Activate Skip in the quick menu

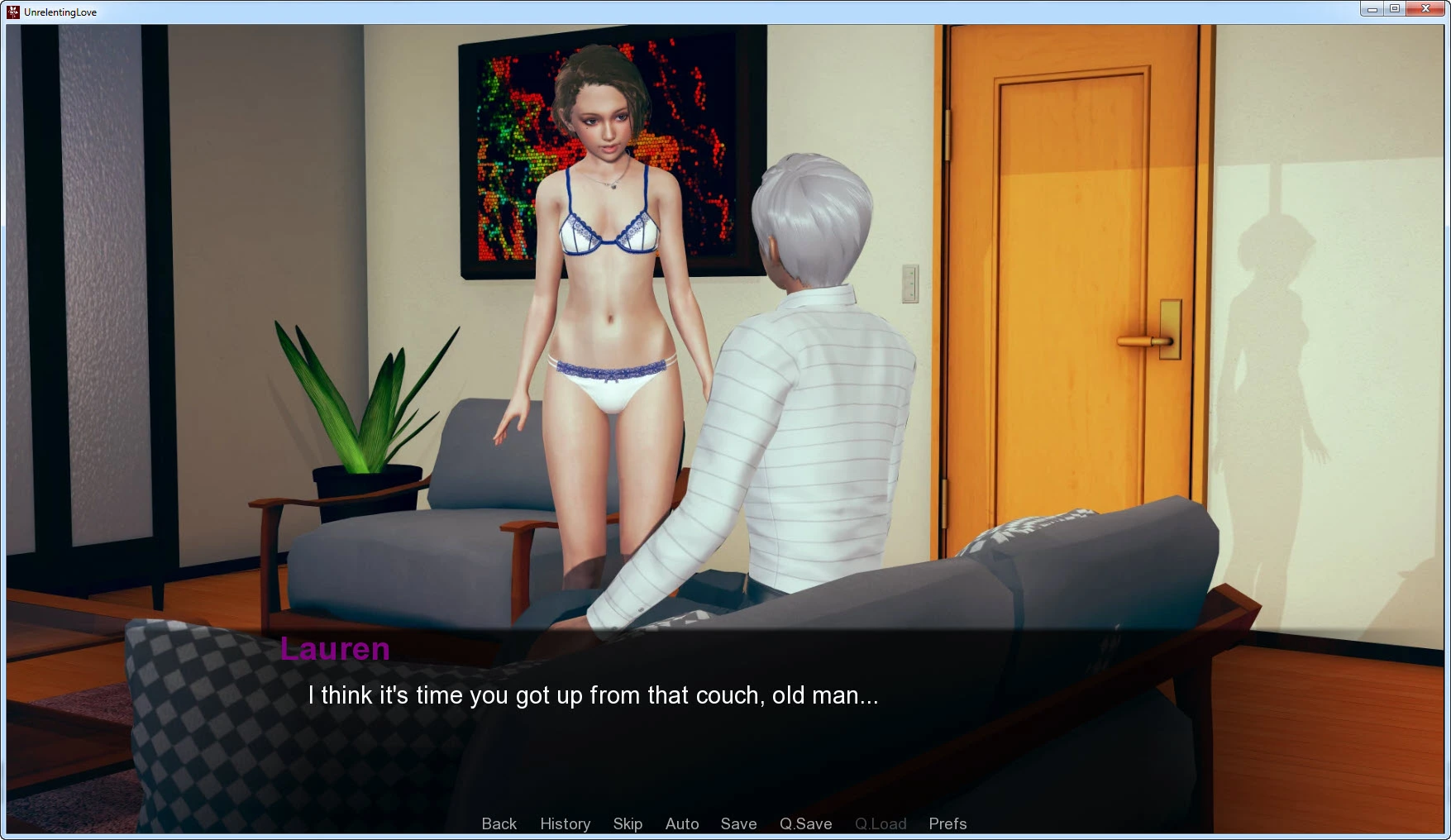pyautogui.click(x=628, y=823)
